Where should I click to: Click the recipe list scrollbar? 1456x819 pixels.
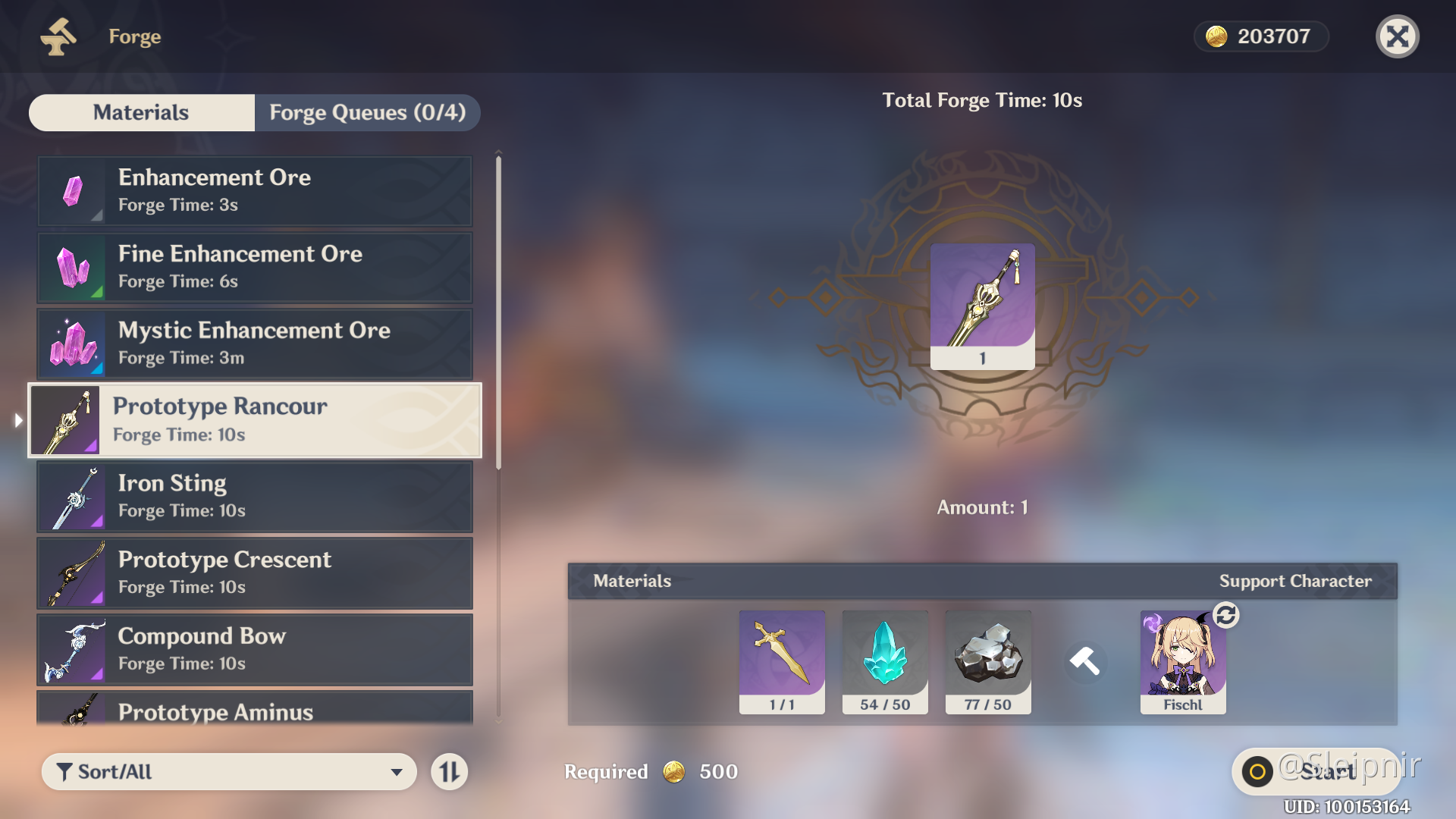(x=498, y=303)
